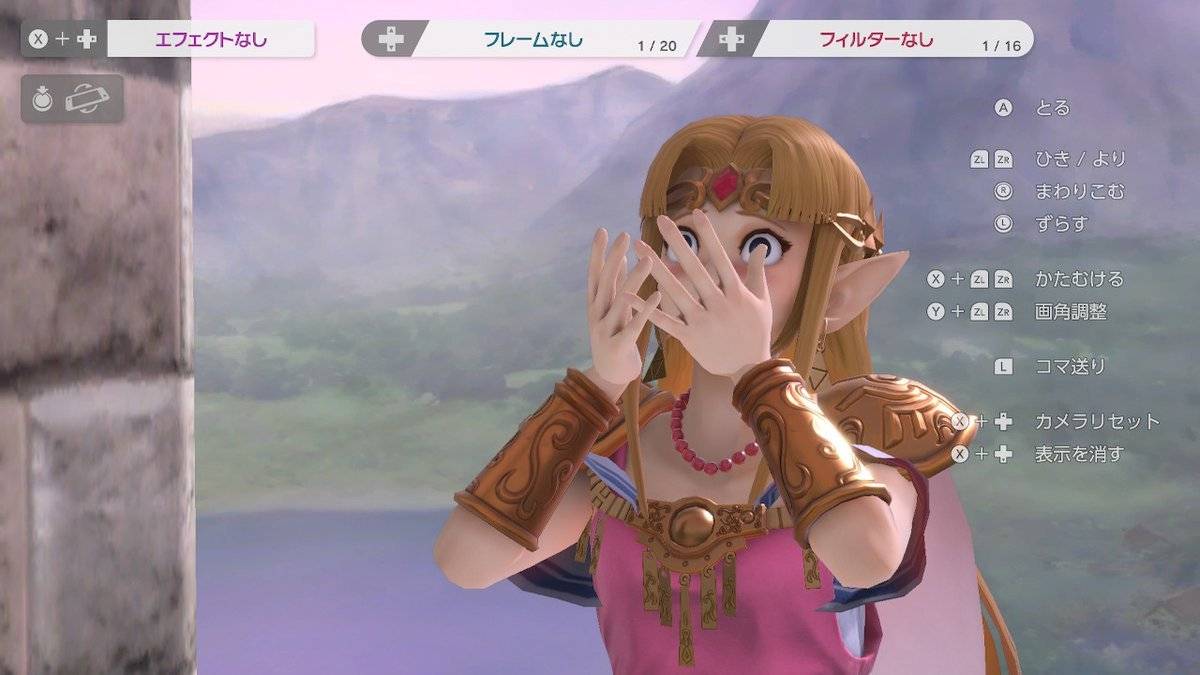The image size is (1200, 675).
Task: Select the エフェクトなし effect selector
Action: 211,40
